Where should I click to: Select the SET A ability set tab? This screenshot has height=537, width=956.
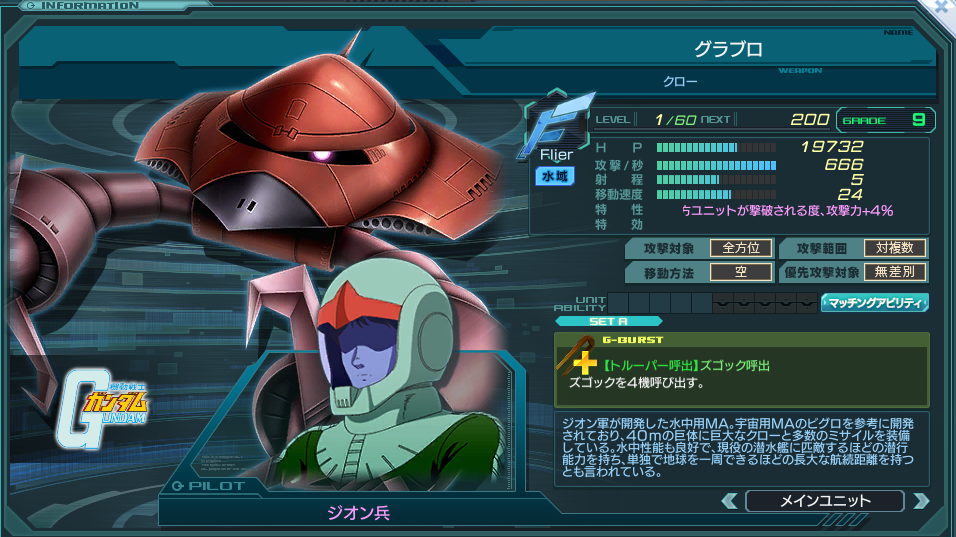tap(608, 321)
